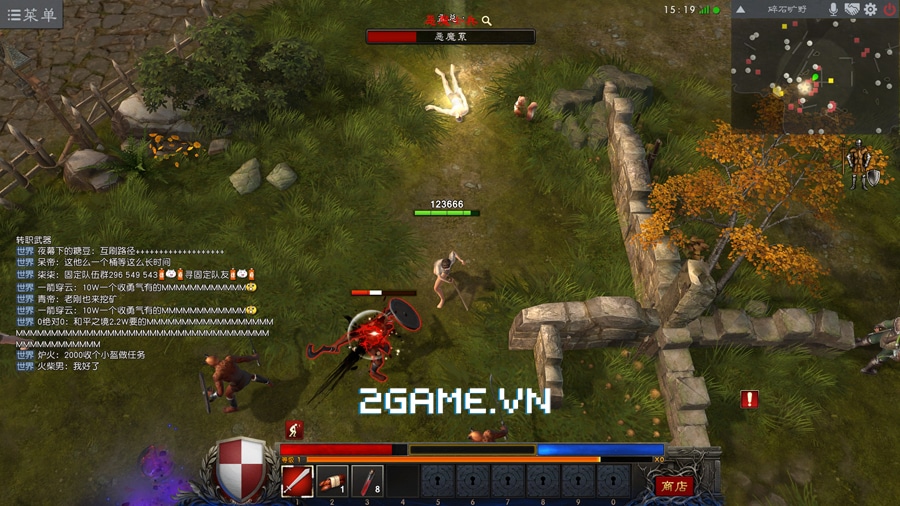The image size is (900, 506).
Task: Open the 商店 shop button
Action: (674, 485)
